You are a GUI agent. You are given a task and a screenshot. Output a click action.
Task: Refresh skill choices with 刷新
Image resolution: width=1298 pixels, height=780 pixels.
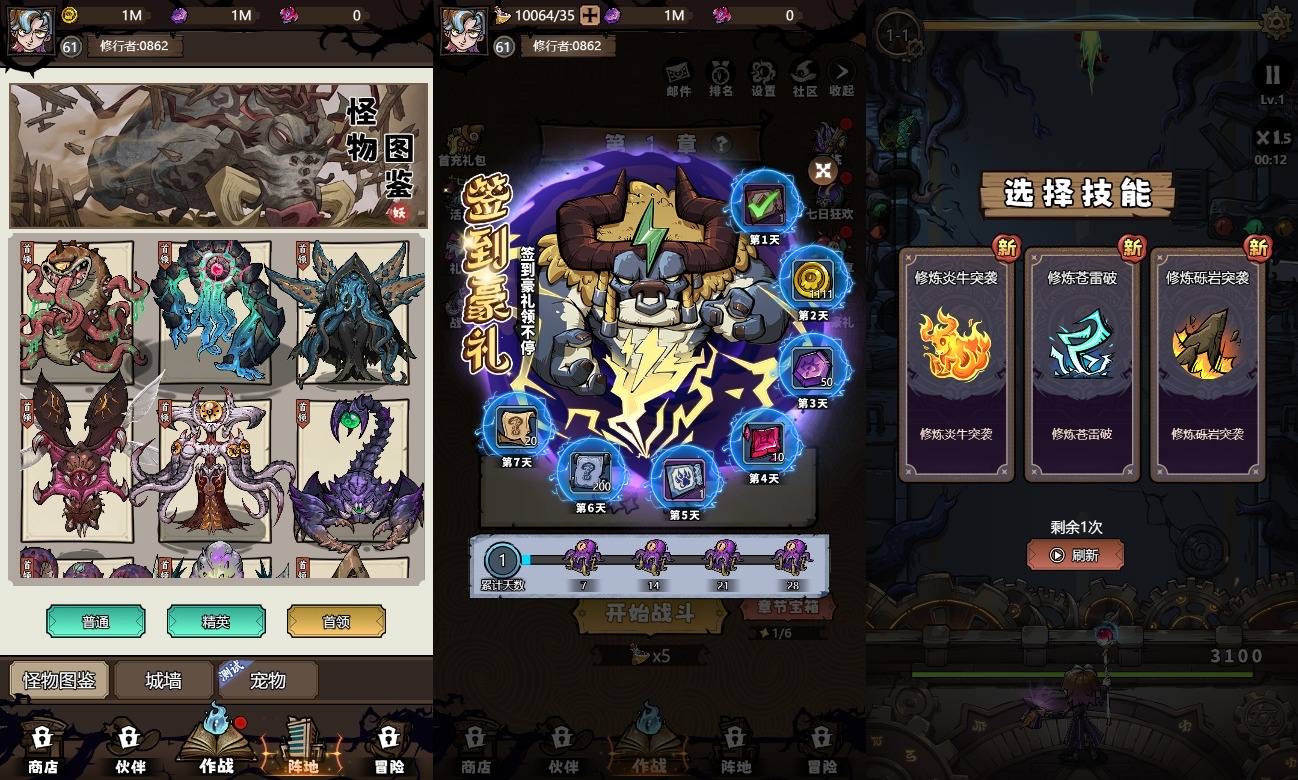tap(1075, 555)
